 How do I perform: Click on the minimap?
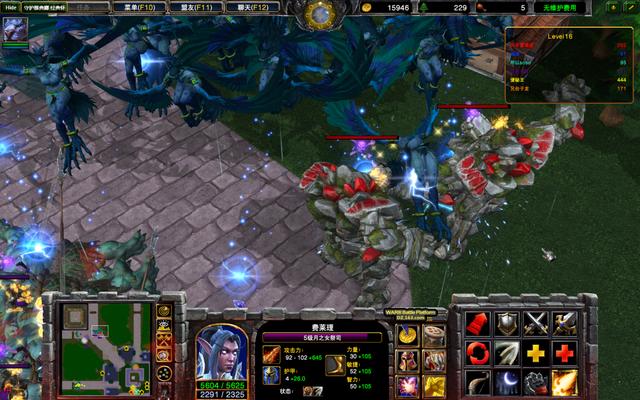click(101, 345)
